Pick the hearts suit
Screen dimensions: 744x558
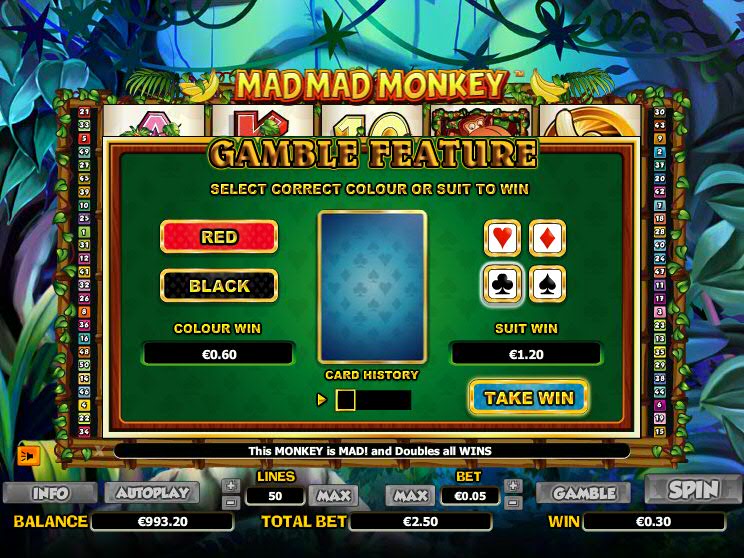click(502, 238)
